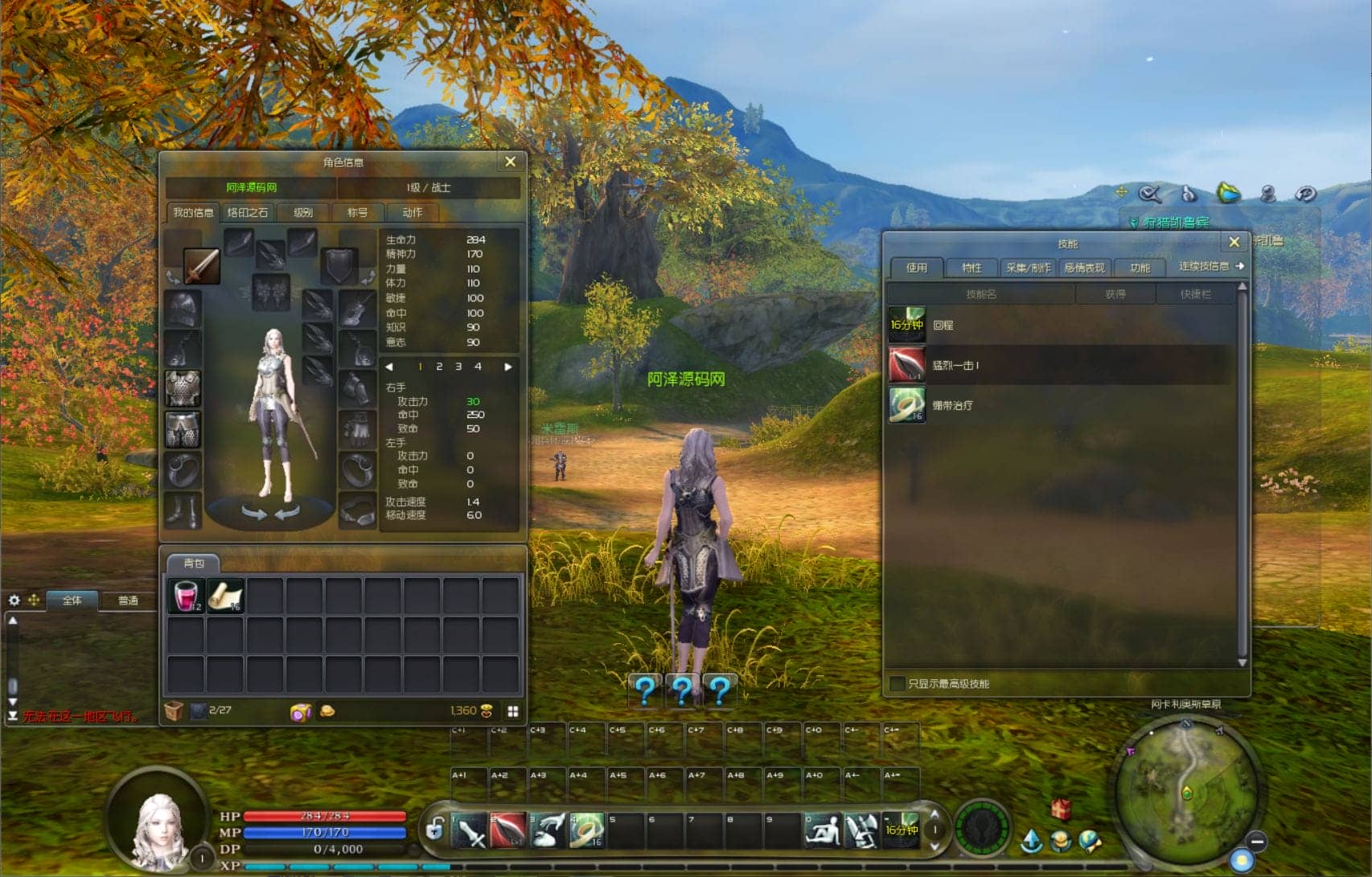This screenshot has width=1372, height=877.
Task: Click the 绷带治疗 bandage skill icon
Action: click(906, 406)
